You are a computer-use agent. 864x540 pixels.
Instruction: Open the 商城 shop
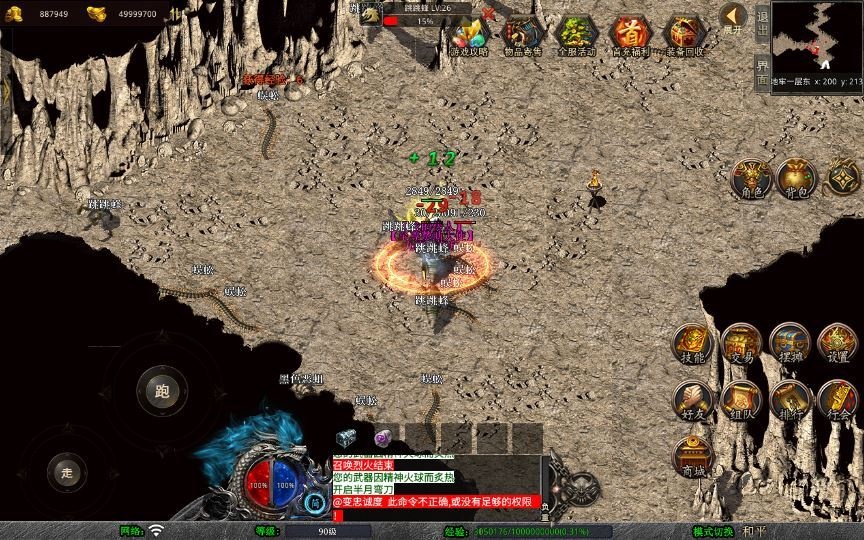(x=692, y=456)
